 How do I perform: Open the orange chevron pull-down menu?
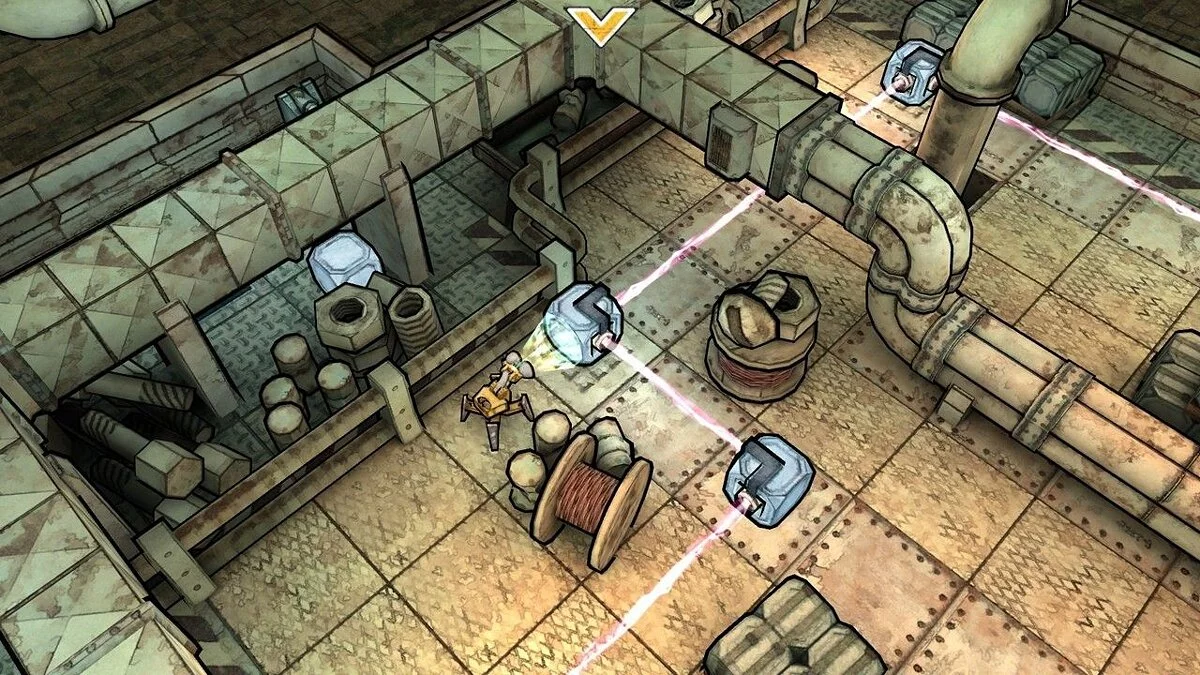coord(600,24)
